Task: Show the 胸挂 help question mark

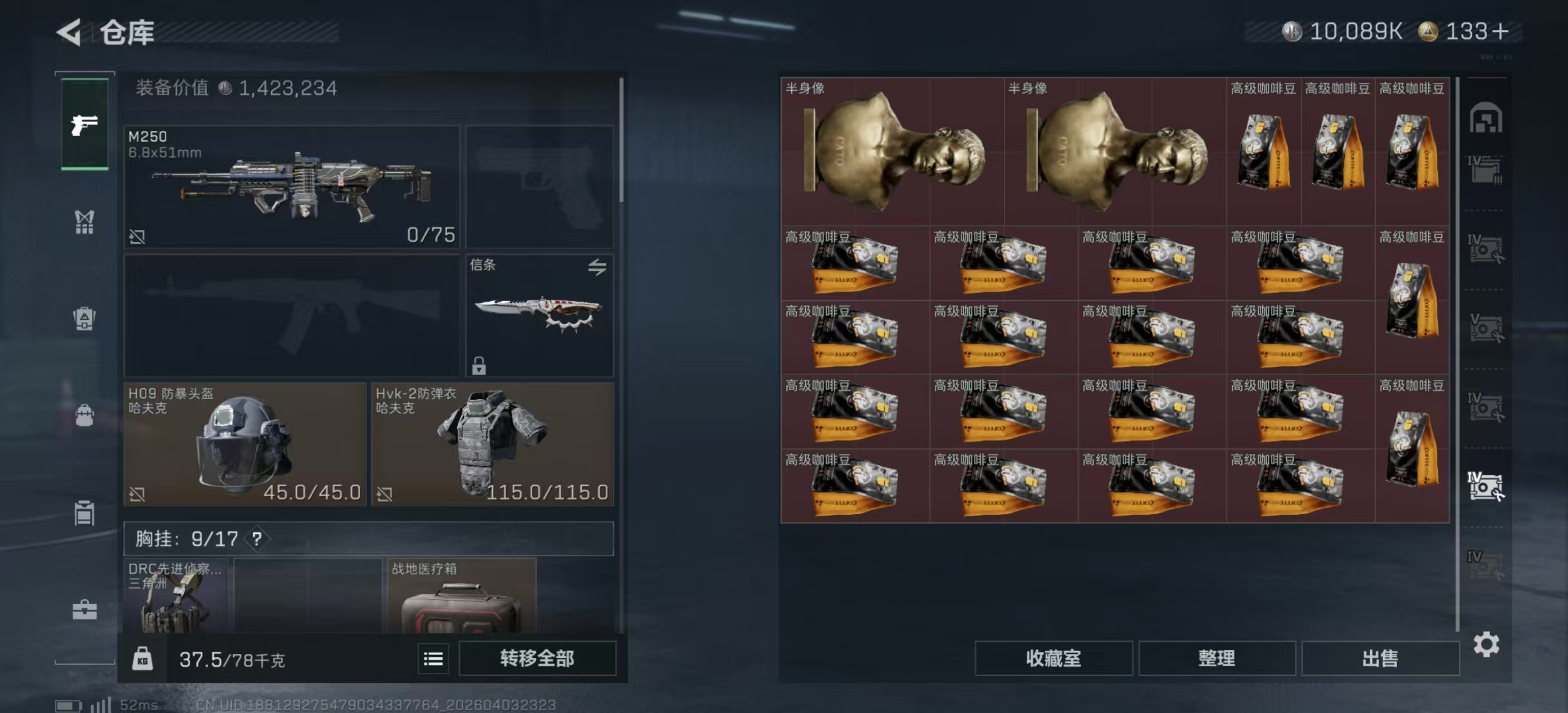Action: point(257,539)
